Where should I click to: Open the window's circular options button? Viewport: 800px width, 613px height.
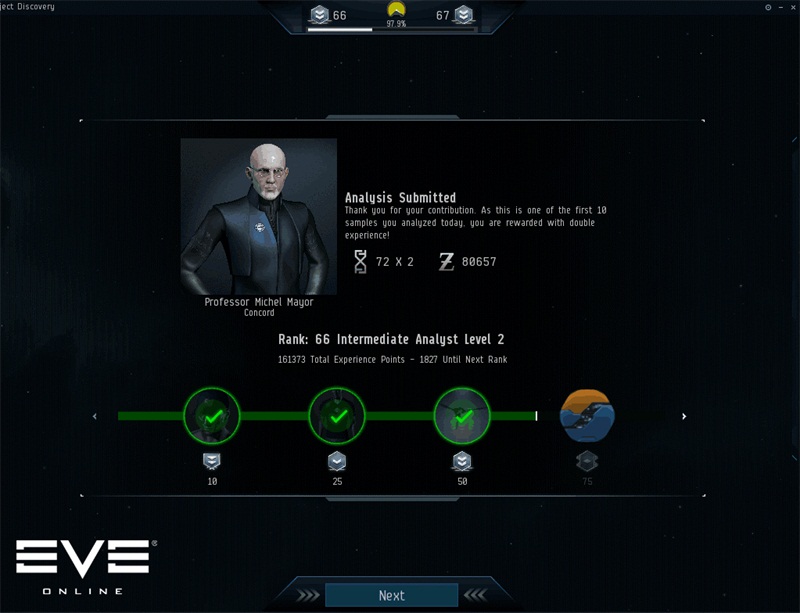768,7
